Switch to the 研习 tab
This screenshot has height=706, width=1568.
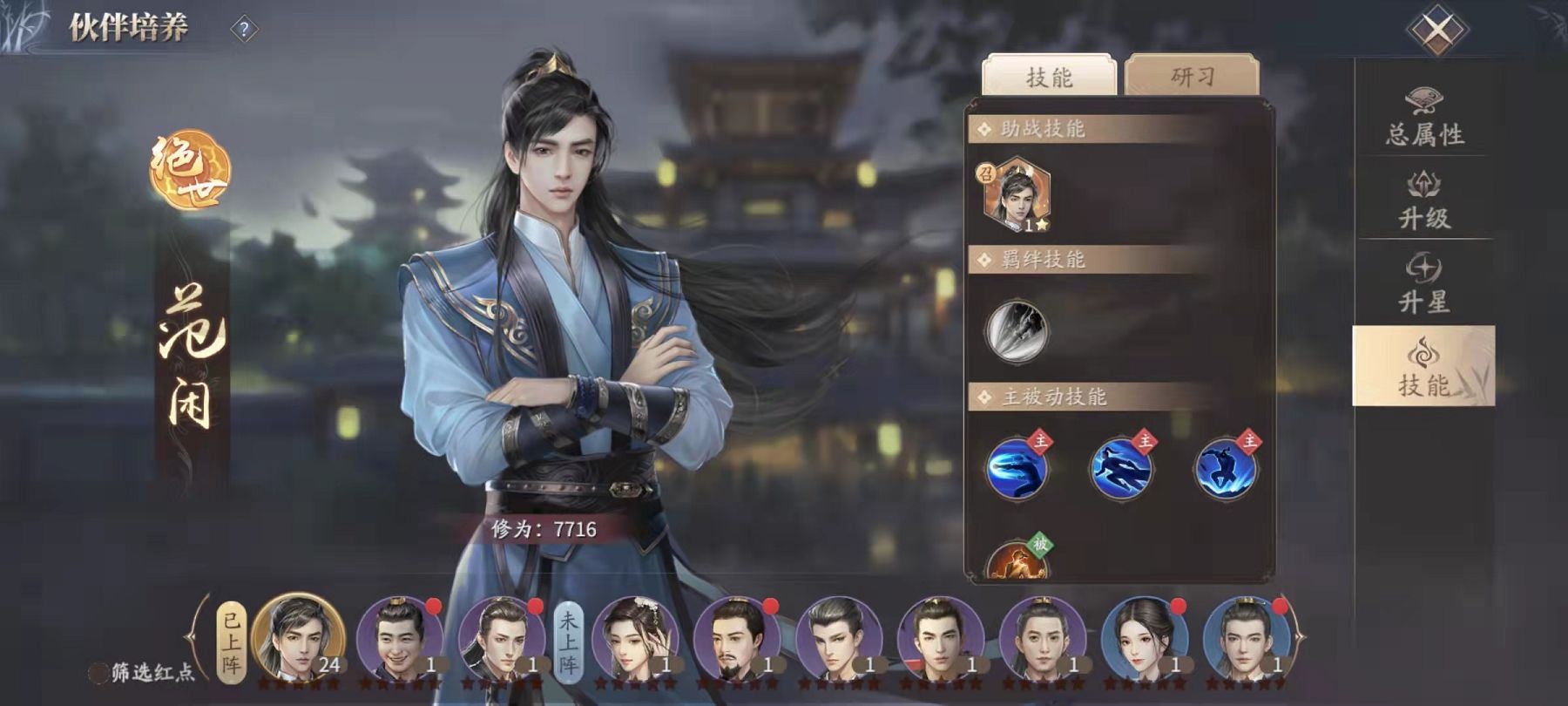(x=1192, y=77)
